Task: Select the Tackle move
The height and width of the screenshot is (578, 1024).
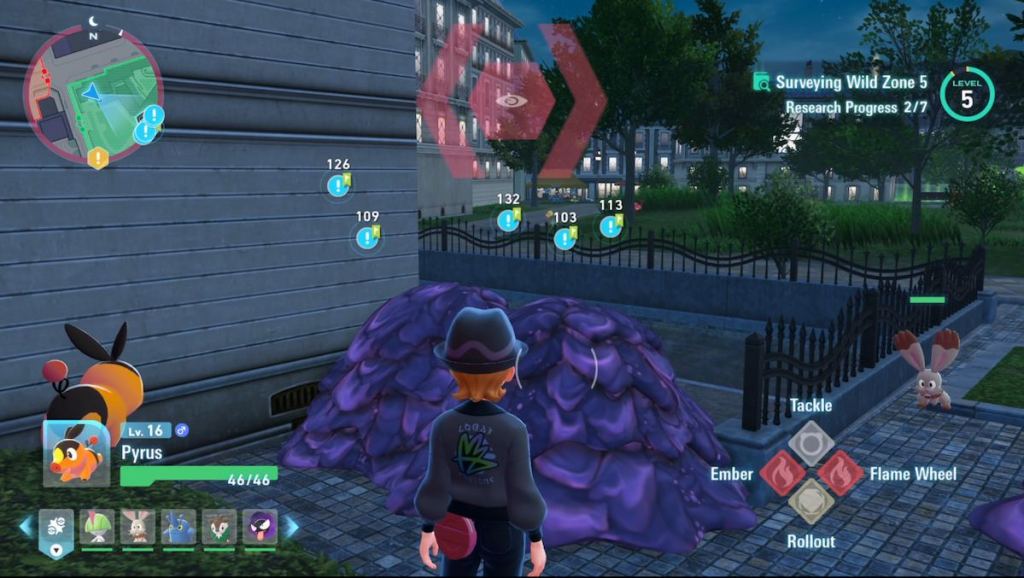Action: click(810, 440)
